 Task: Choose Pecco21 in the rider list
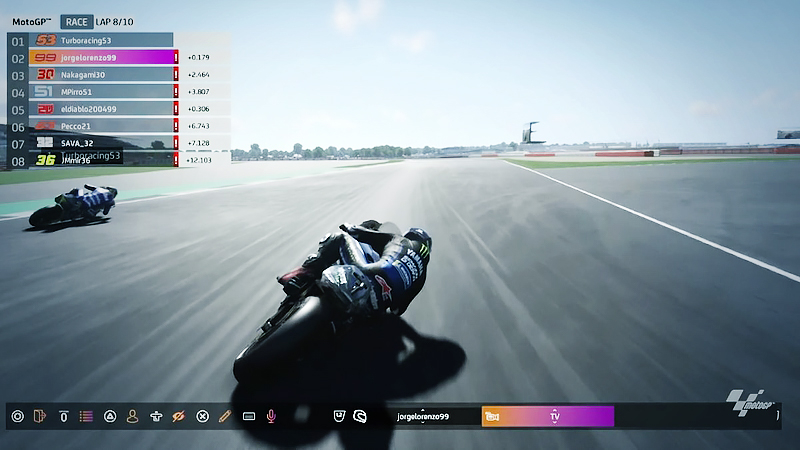pos(100,126)
